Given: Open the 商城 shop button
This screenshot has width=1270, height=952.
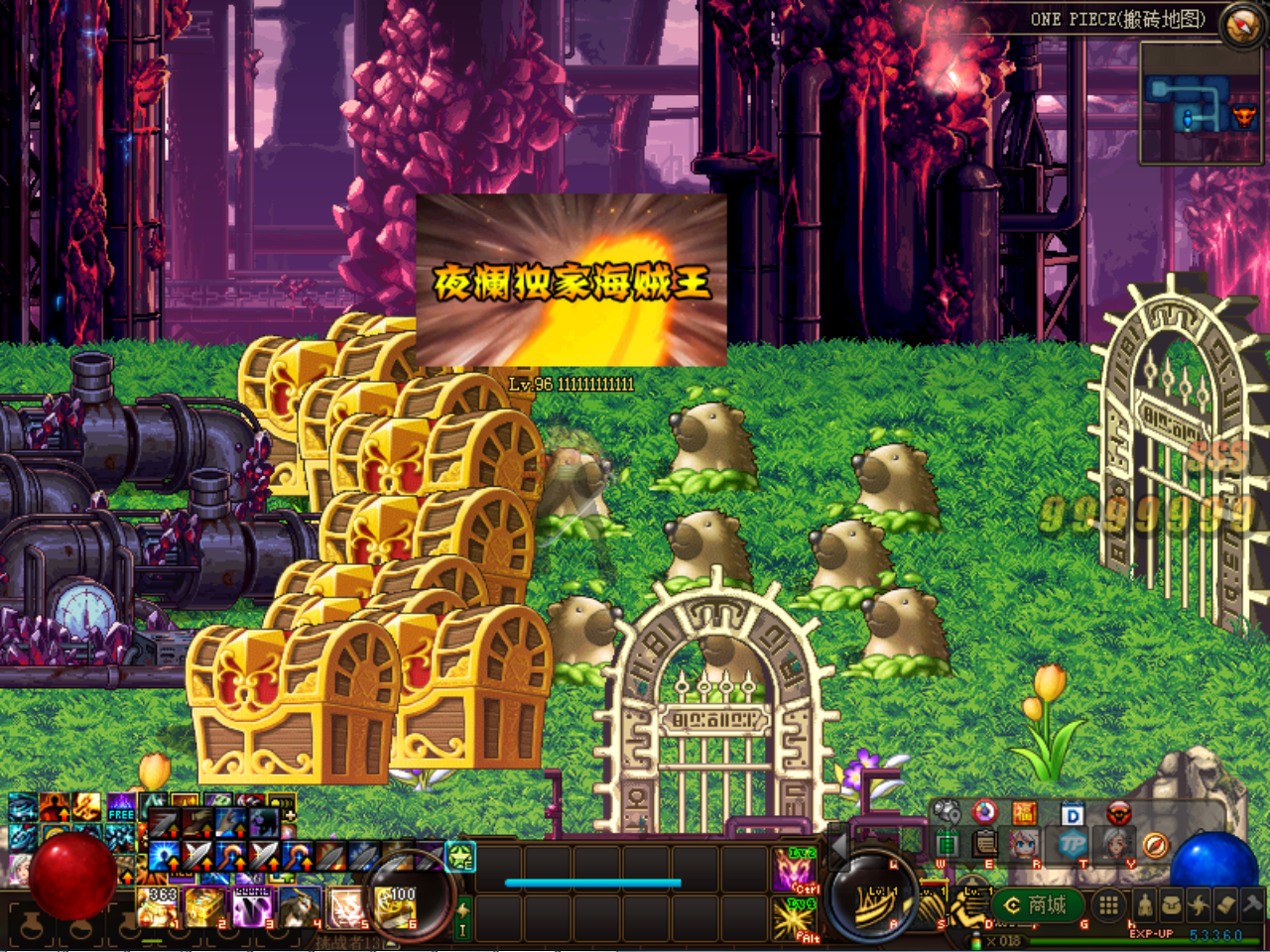Looking at the screenshot, I should (x=1037, y=905).
